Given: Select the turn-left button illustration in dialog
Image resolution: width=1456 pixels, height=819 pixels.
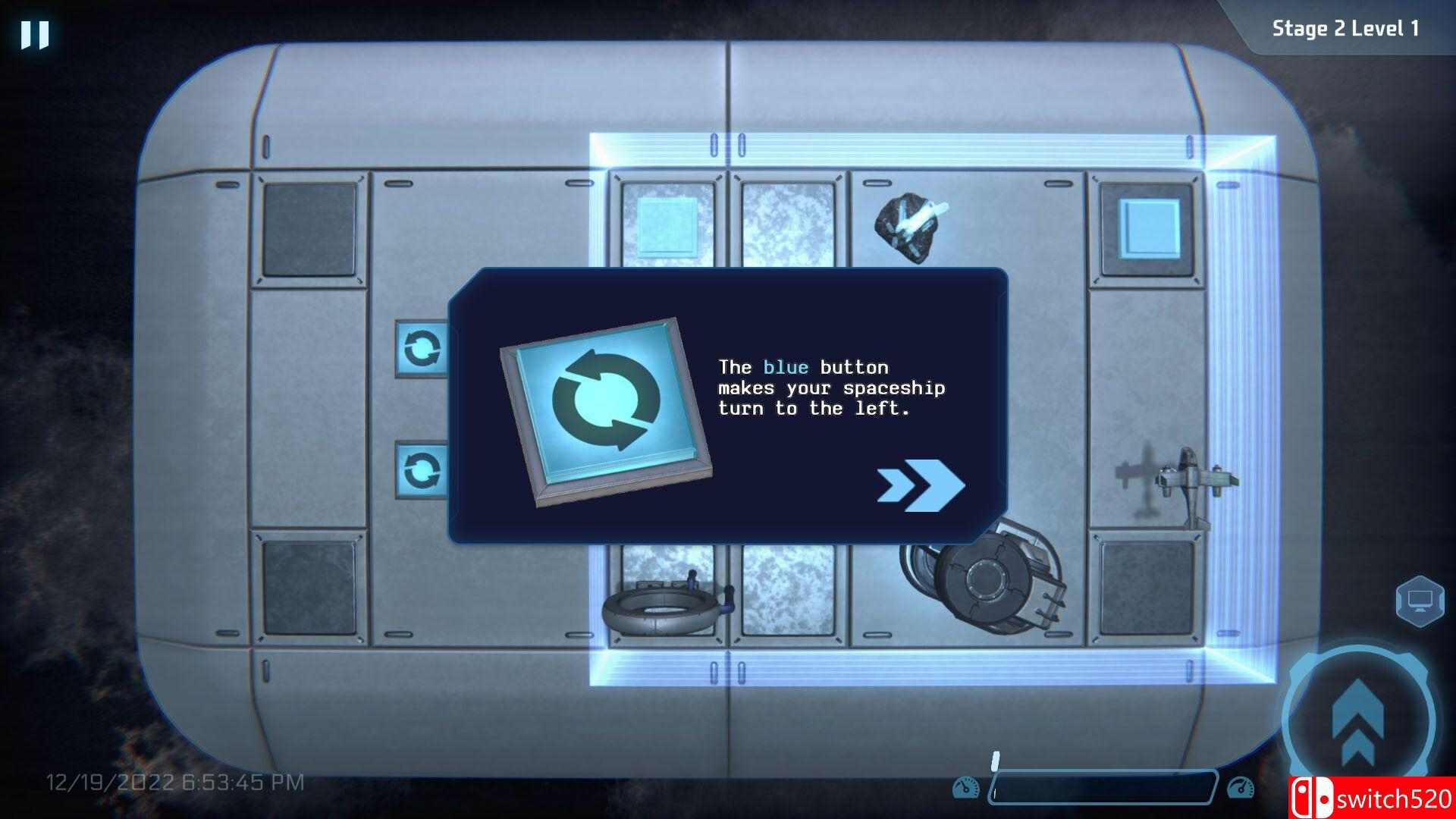Looking at the screenshot, I should point(603,413).
